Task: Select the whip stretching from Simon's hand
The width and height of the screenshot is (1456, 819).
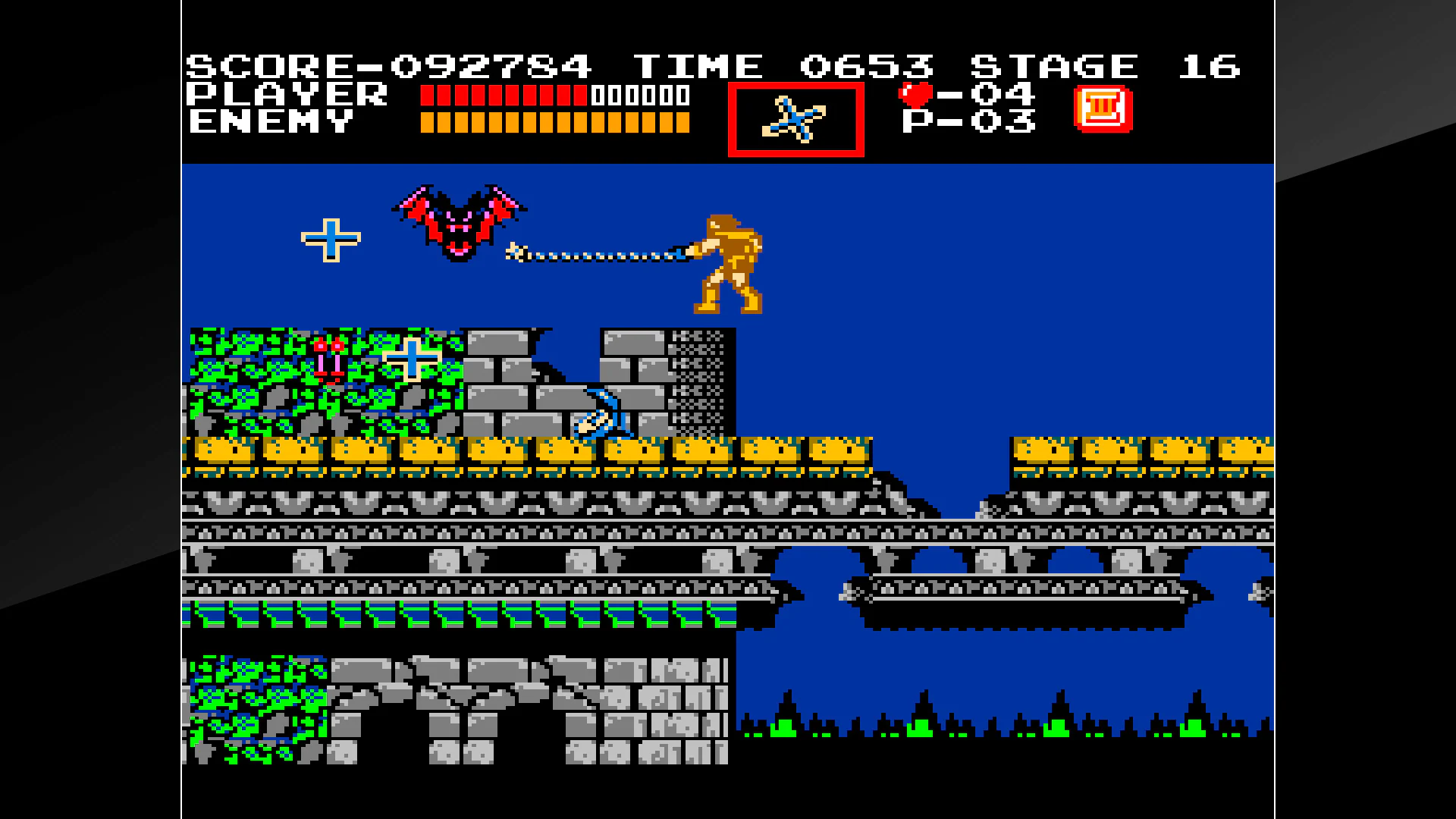Action: (607, 254)
